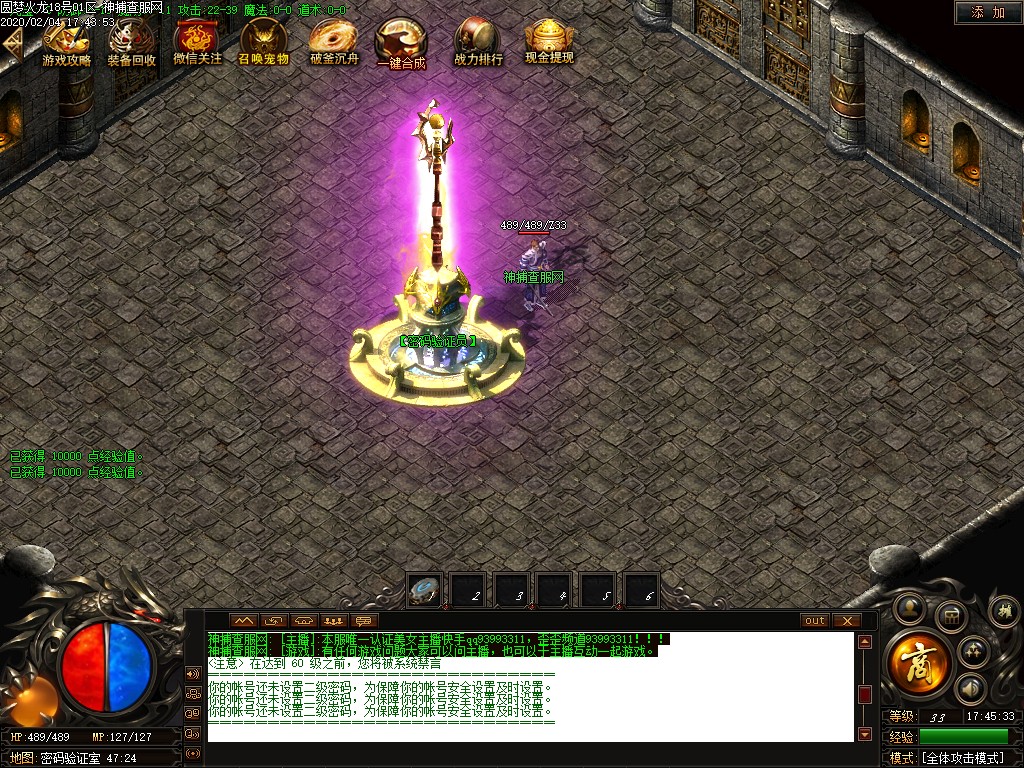This screenshot has height=768, width=1024.
Task: Click the chat input field
Action: [530, 733]
